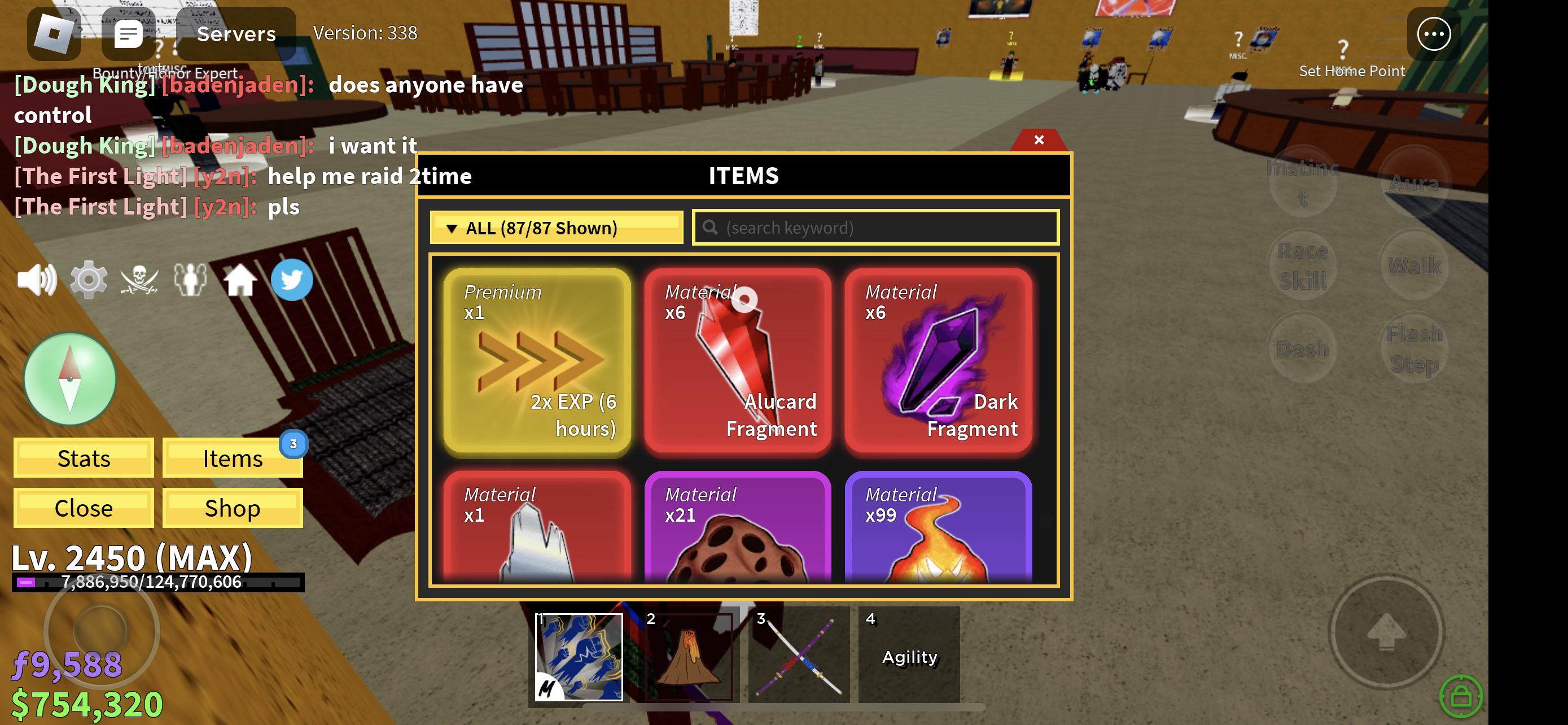Open settings via the gear icon

[x=88, y=280]
